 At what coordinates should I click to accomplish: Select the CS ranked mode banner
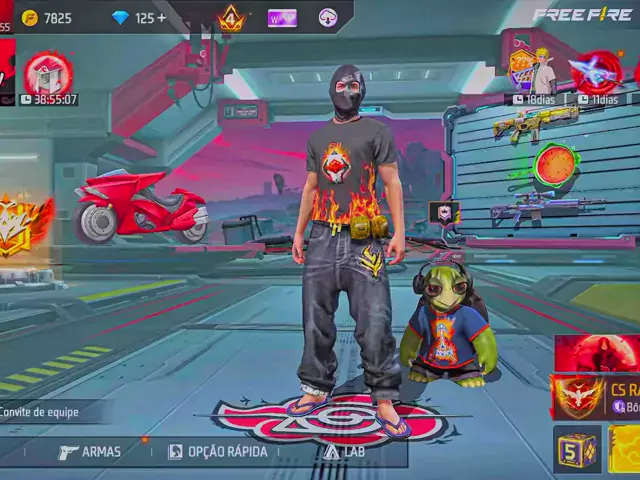[x=597, y=397]
